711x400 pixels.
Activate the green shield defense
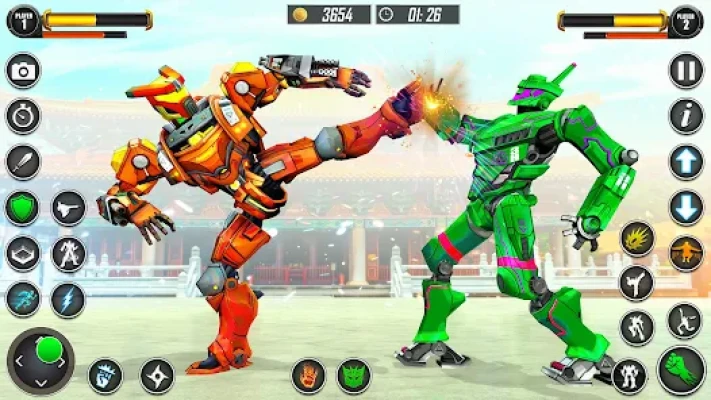pyautogui.click(x=23, y=208)
